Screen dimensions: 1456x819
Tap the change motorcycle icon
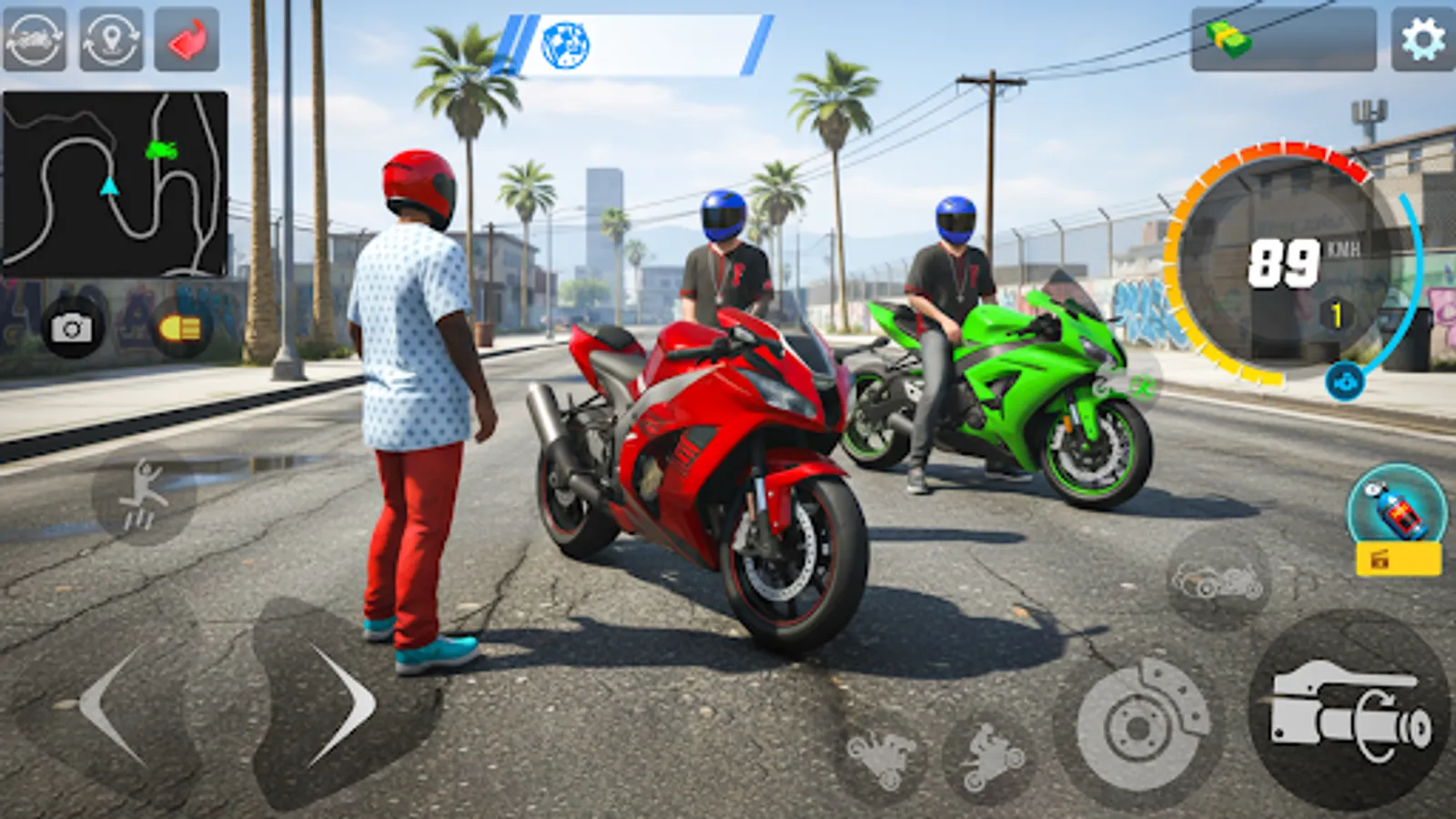pyautogui.click(x=34, y=37)
